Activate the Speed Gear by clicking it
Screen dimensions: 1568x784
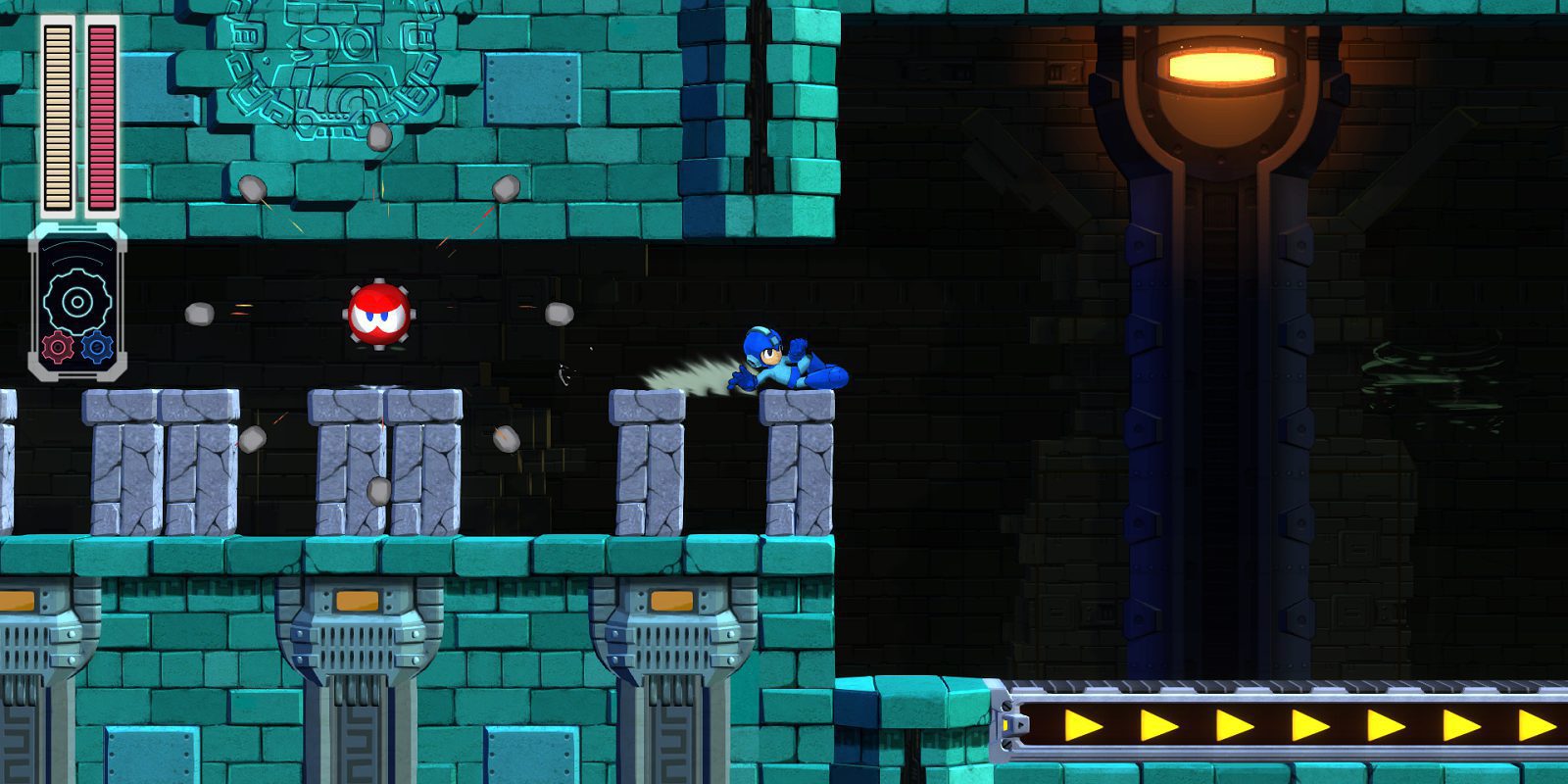coord(95,345)
